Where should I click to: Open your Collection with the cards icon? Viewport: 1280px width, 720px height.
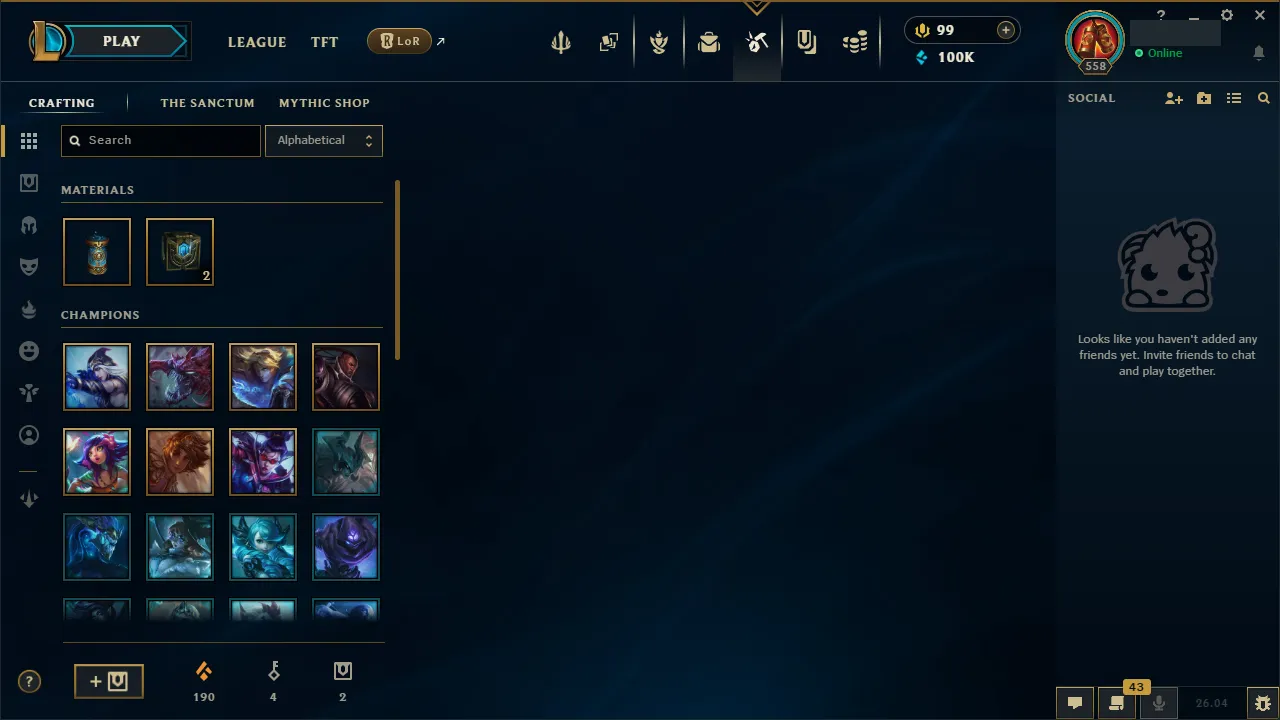[609, 41]
